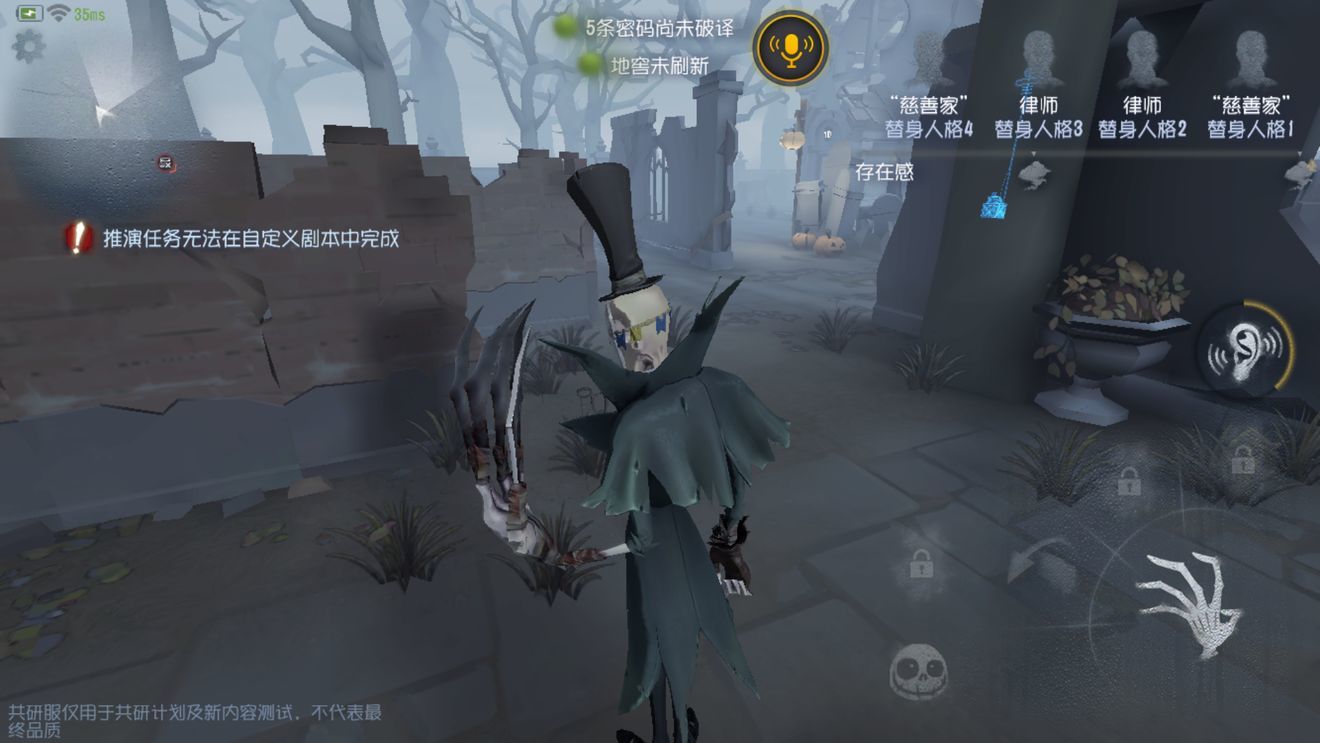1320x743 pixels.
Task: Select survivor portrait 替身人格1
Action: [1252, 55]
